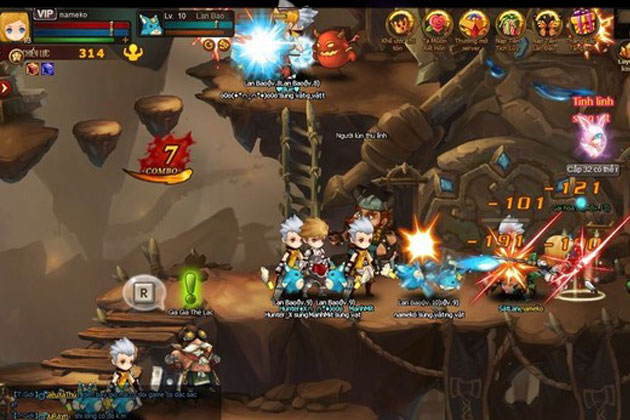Open the VIP badge panel

click(x=45, y=13)
